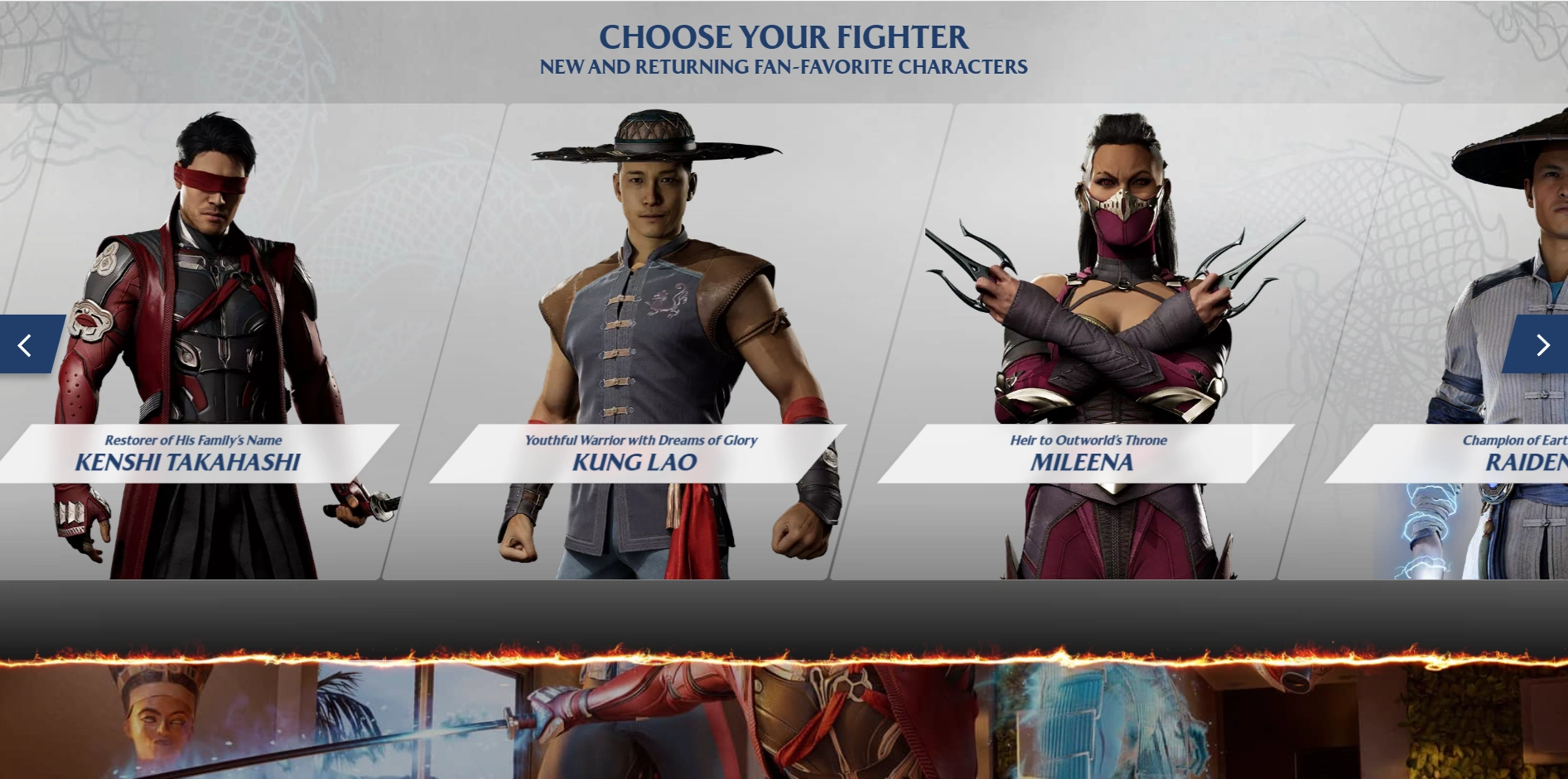This screenshot has height=779, width=1568.
Task: Click Heir to Outworld's Throne tagline
Action: click(1088, 440)
